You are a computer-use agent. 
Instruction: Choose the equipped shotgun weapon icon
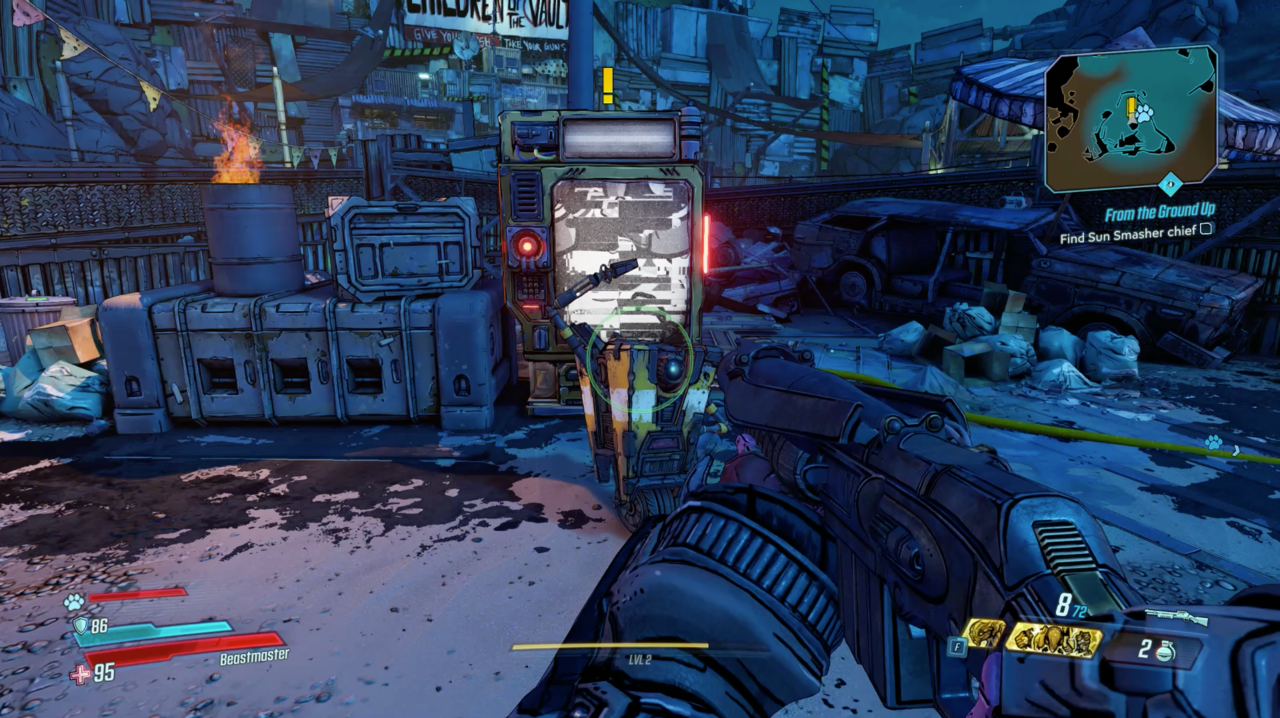coord(1176,616)
